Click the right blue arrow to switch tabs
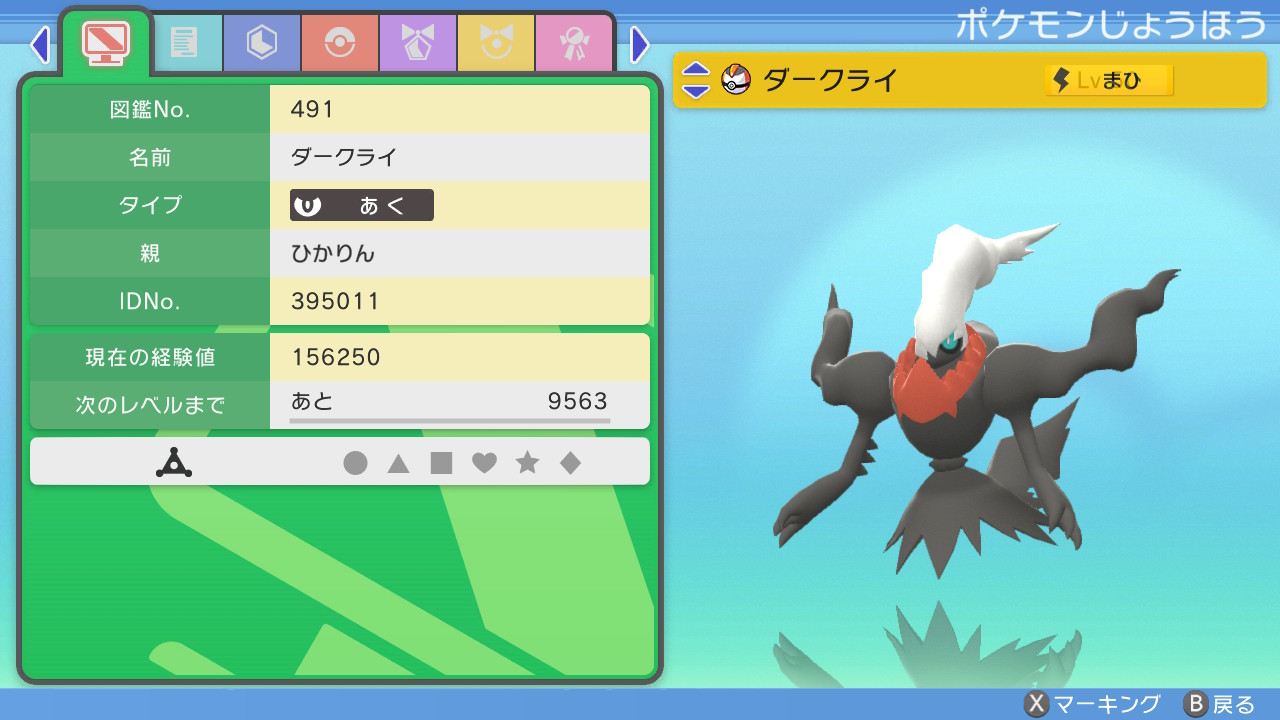The image size is (1280, 720). [x=639, y=44]
